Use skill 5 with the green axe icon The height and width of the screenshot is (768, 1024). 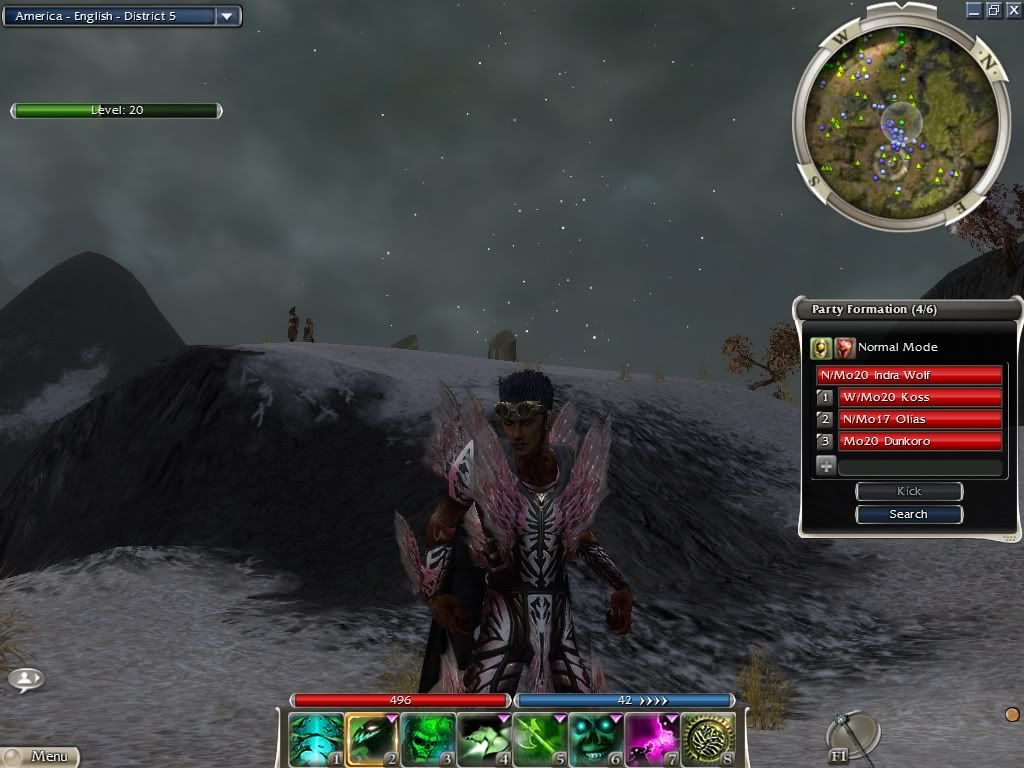pos(539,739)
